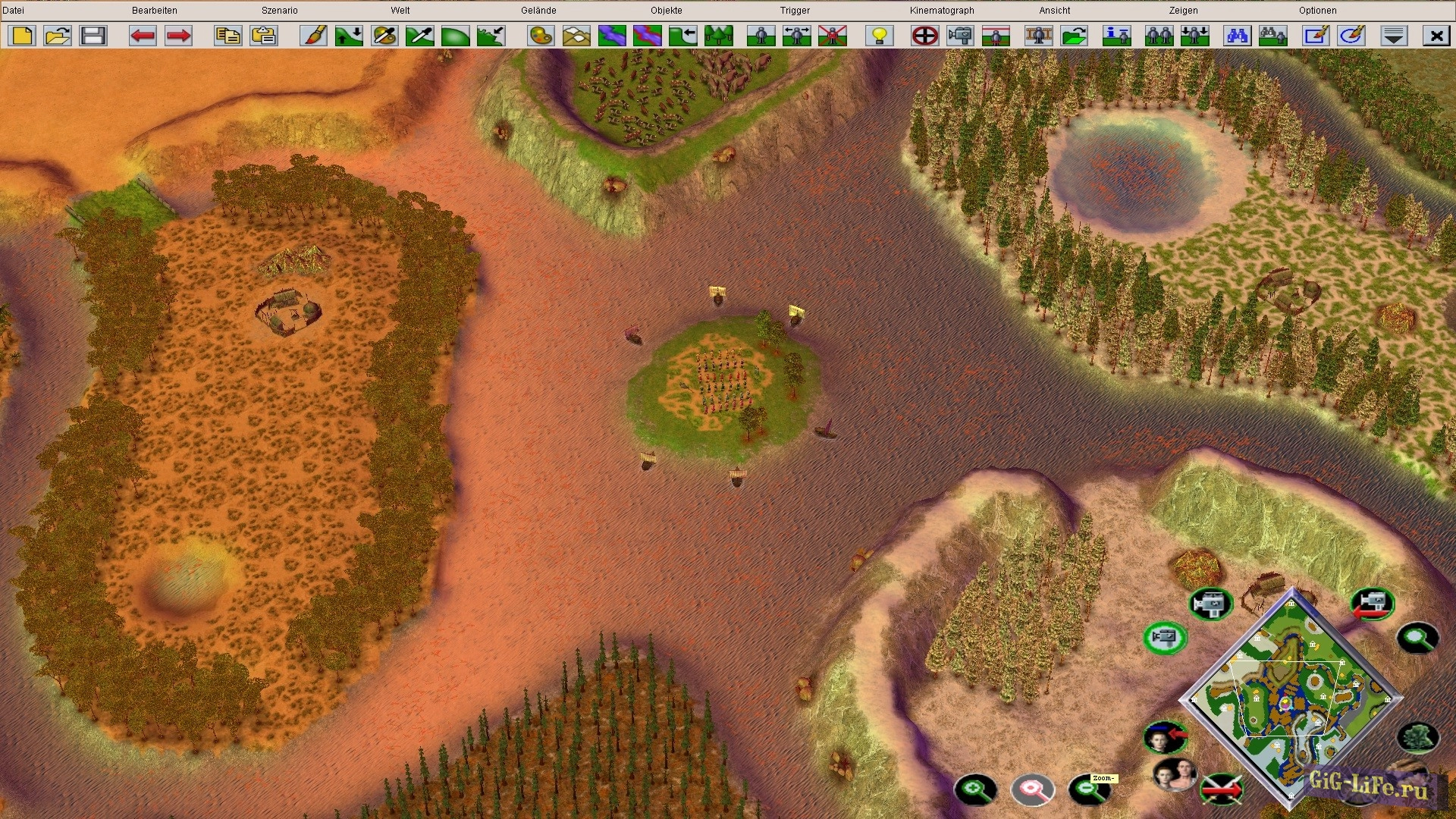
Task: Click the blue binoculars toolbar icon
Action: pos(1237,36)
